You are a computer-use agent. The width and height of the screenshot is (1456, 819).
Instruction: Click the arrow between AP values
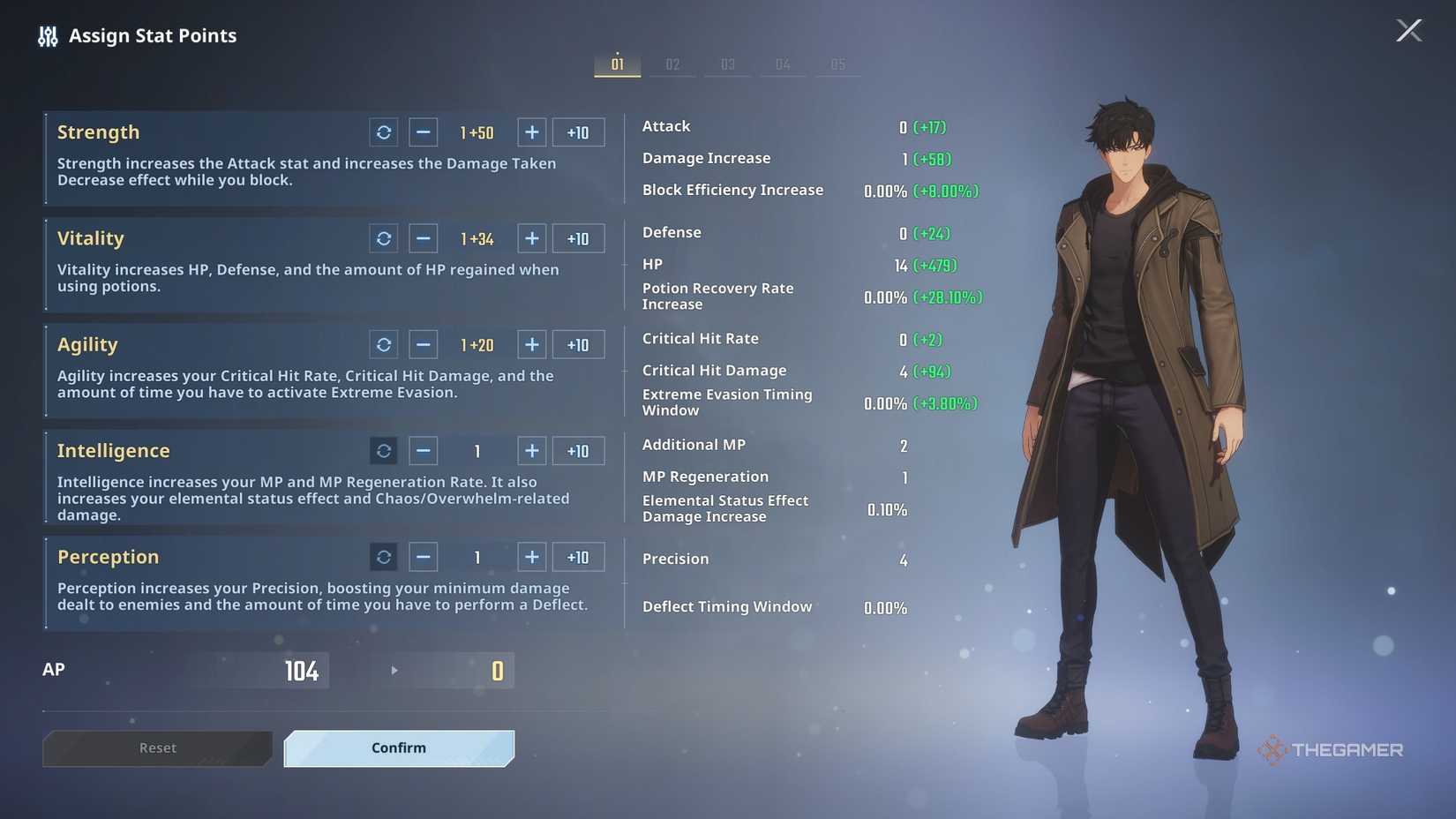pyautogui.click(x=394, y=670)
